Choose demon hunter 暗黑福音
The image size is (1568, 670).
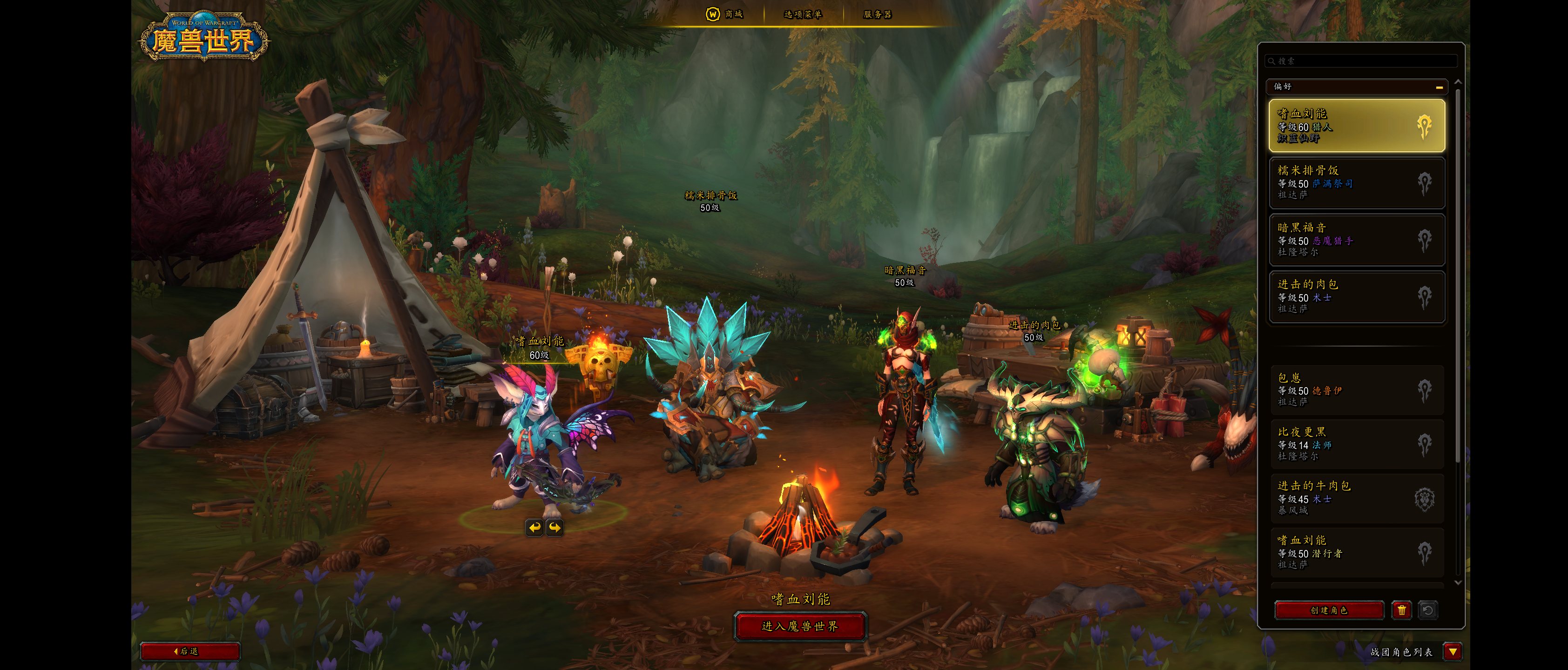tap(1356, 239)
